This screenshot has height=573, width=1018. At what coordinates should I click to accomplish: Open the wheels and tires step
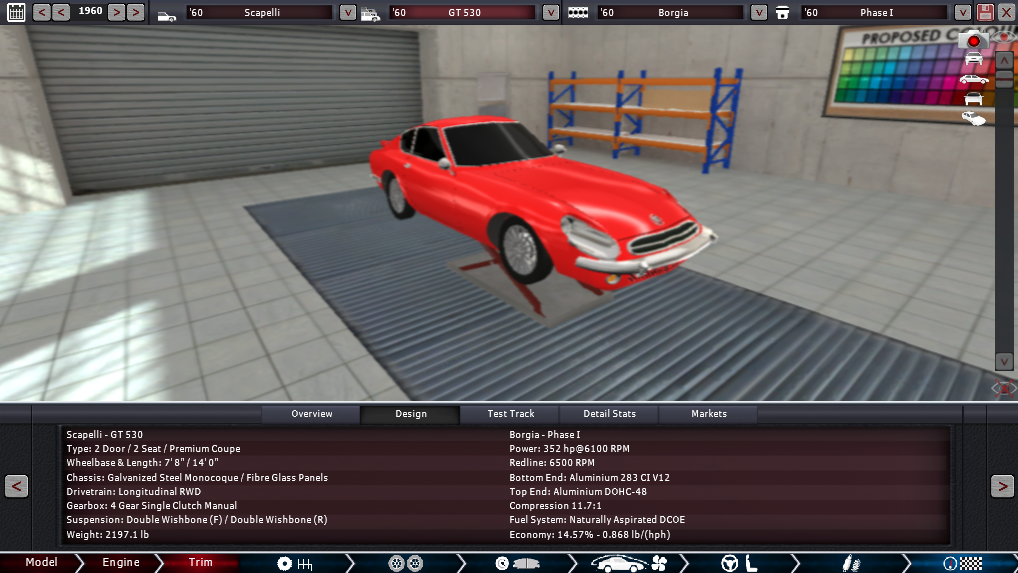pyautogui.click(x=404, y=564)
